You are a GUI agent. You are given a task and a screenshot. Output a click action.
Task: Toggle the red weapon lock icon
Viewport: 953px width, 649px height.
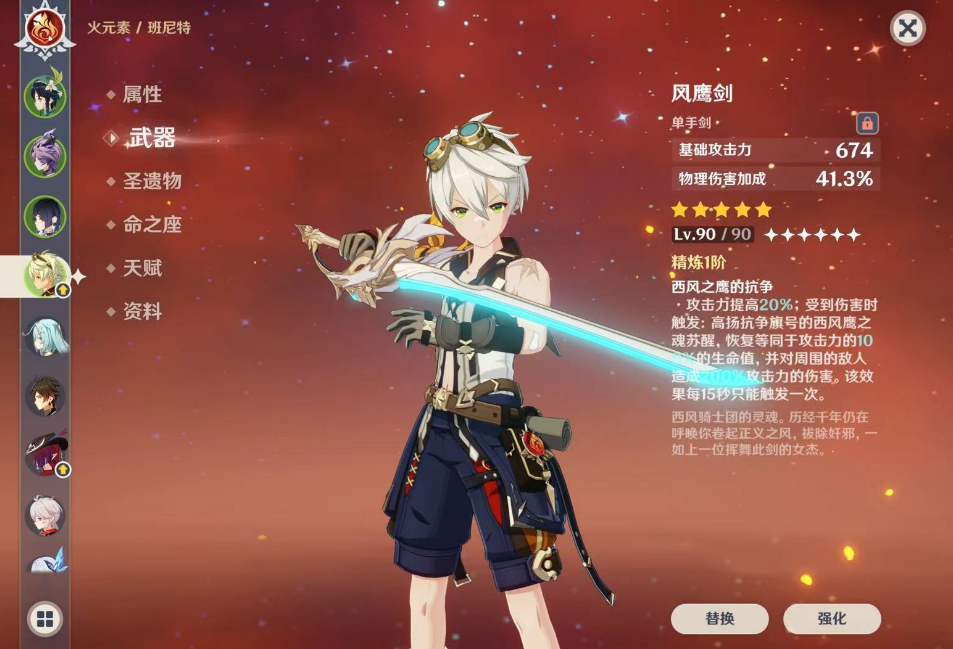coord(867,123)
